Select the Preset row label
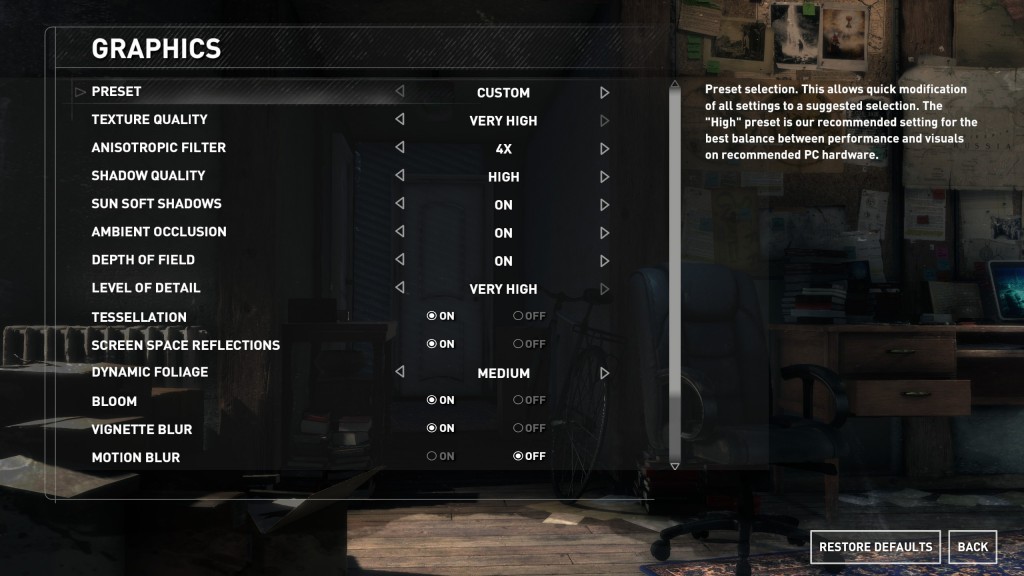Screen dimensions: 1024x576 [116, 92]
